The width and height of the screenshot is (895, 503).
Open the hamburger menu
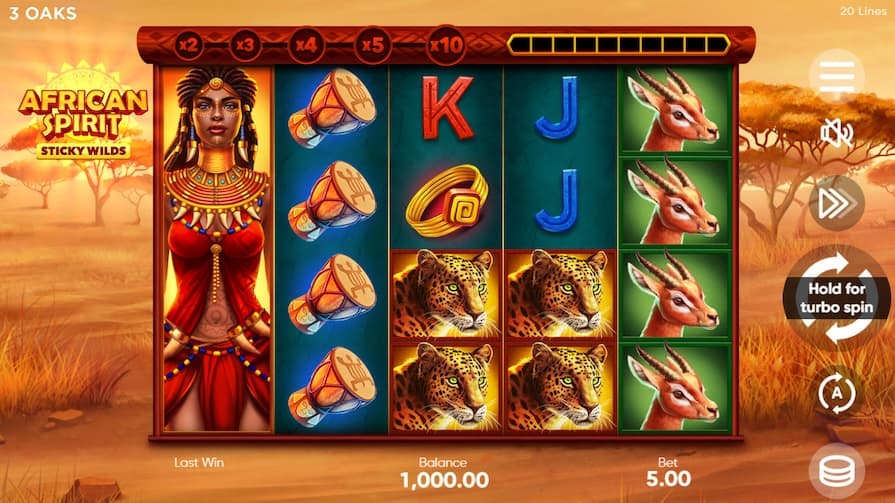[836, 76]
